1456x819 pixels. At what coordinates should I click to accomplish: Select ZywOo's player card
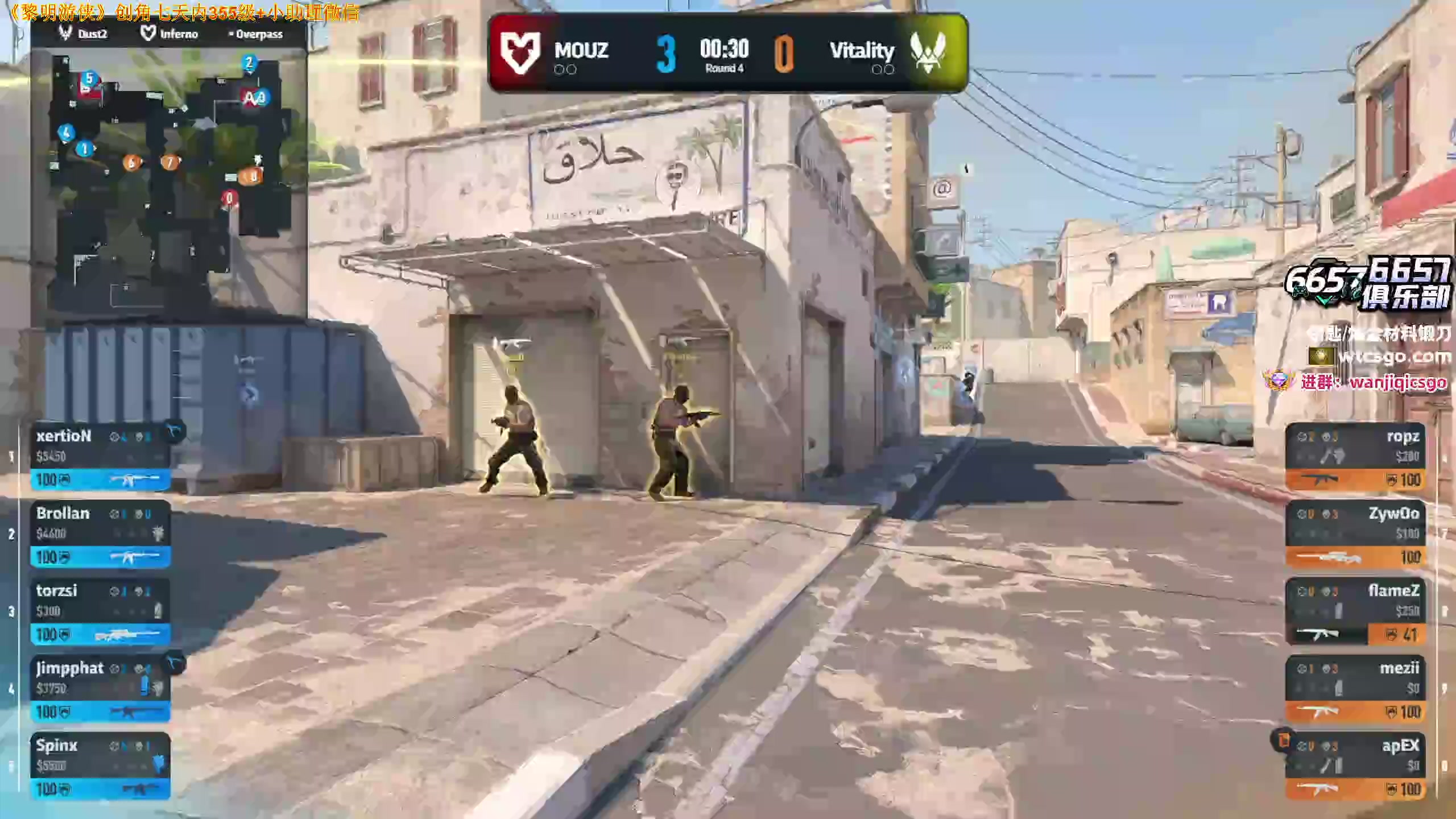[x=1355, y=534]
